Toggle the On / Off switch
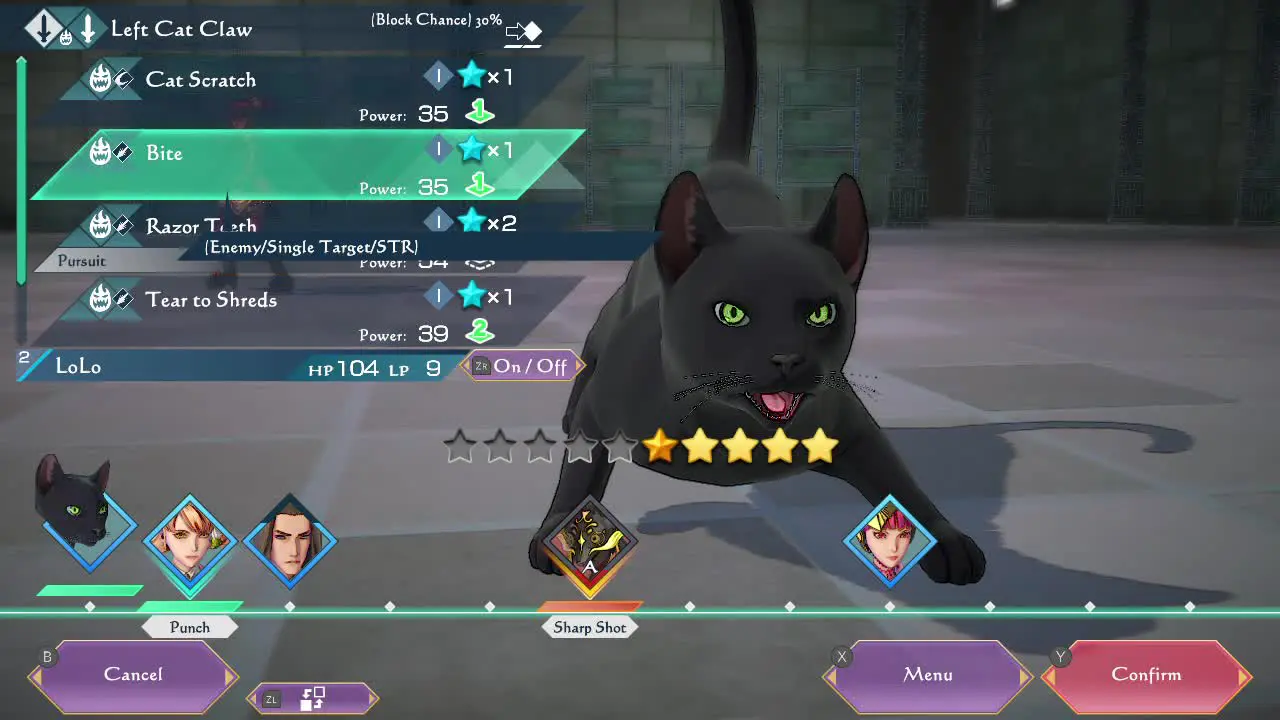The image size is (1280, 720). point(523,366)
